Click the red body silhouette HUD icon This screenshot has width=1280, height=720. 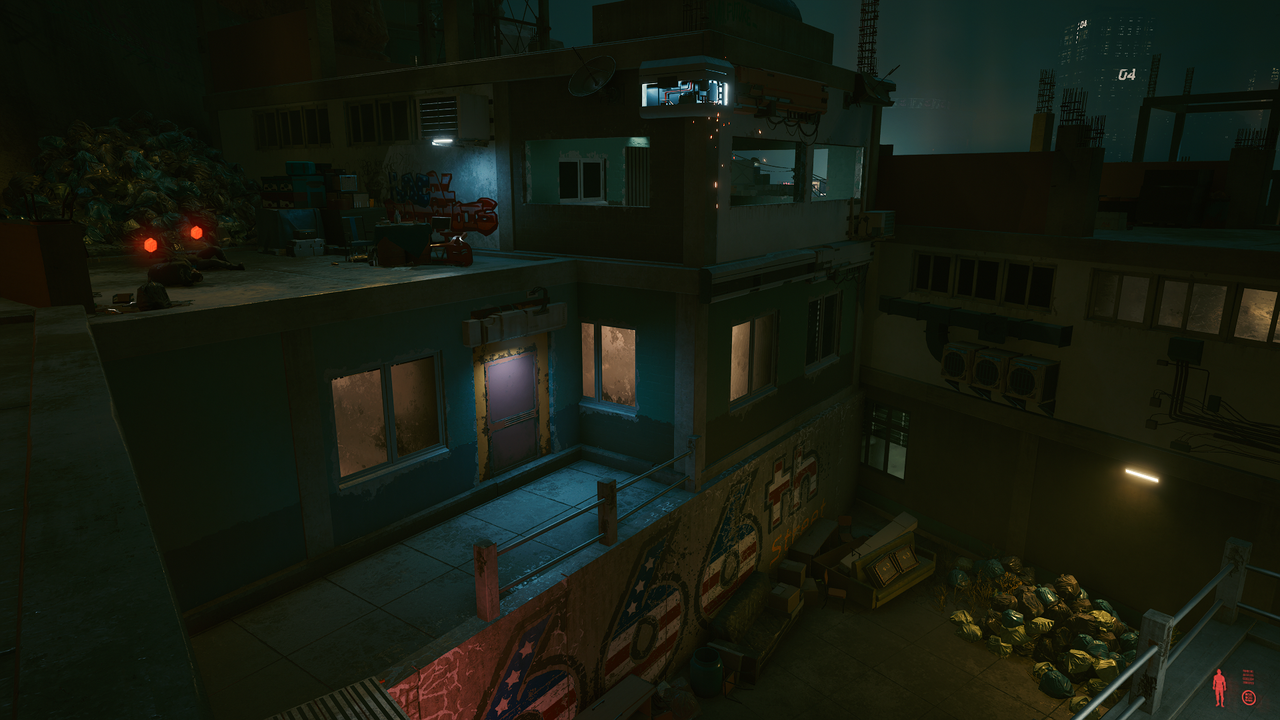click(1219, 688)
